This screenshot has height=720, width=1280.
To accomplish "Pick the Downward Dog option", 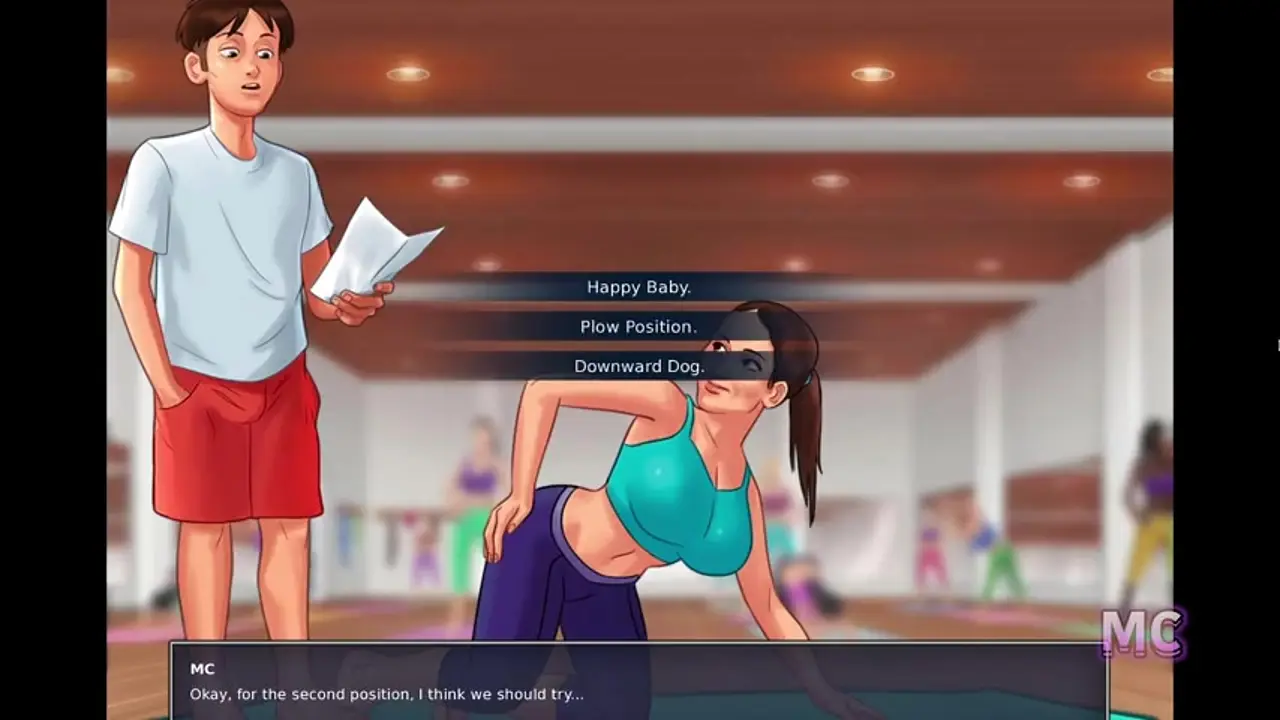I will [639, 366].
